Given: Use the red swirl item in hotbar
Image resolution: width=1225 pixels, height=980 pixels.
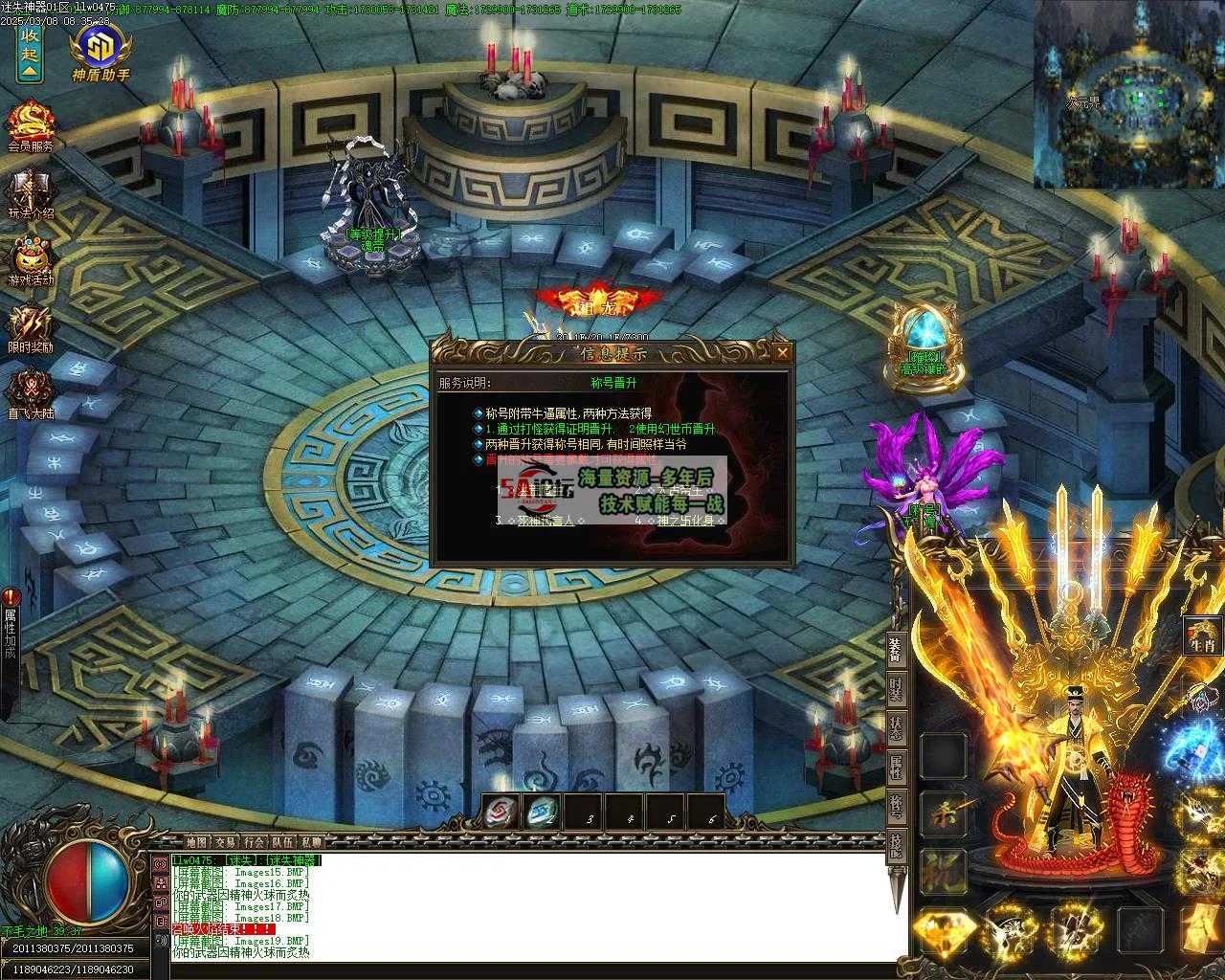Looking at the screenshot, I should click(x=500, y=812).
